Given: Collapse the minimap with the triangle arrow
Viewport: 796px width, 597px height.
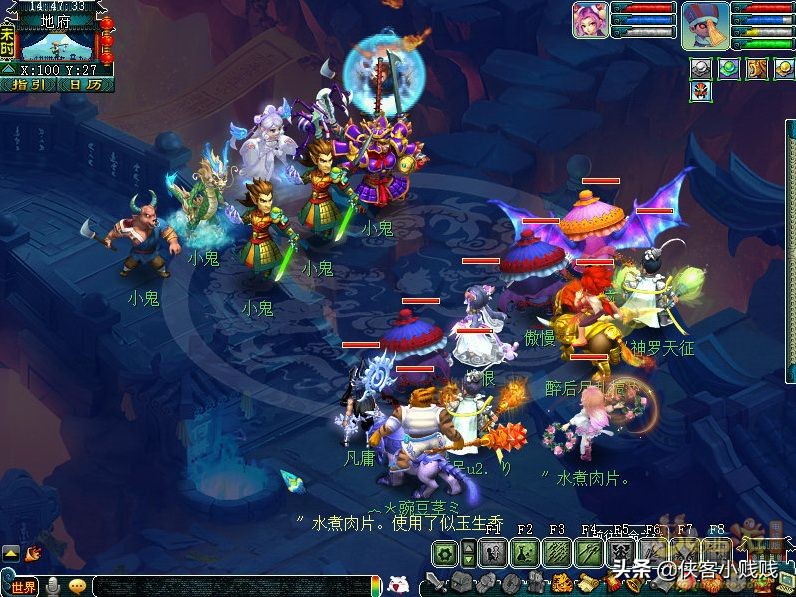Looking at the screenshot, I should (x=8, y=70).
